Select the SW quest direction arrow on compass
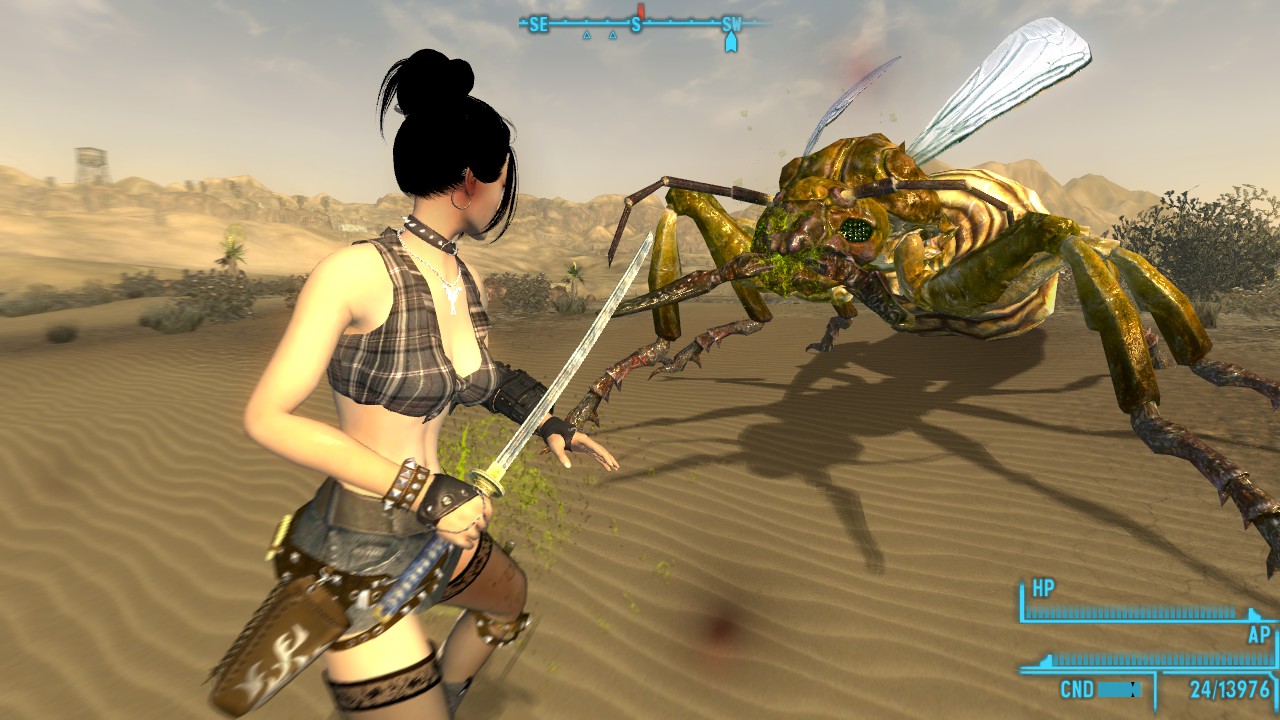 [732, 42]
